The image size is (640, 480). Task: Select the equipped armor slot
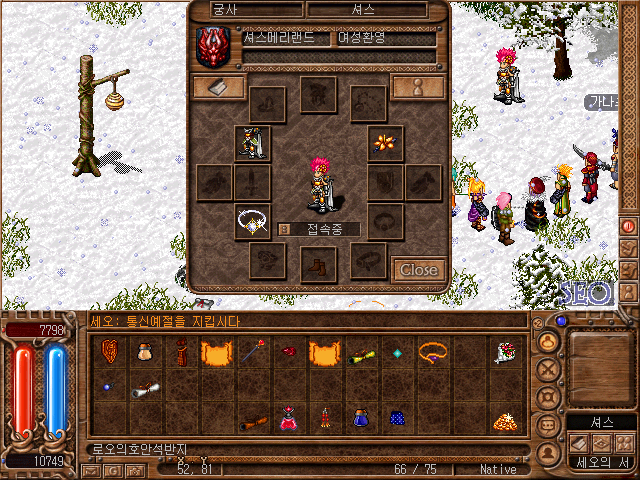[x=252, y=143]
